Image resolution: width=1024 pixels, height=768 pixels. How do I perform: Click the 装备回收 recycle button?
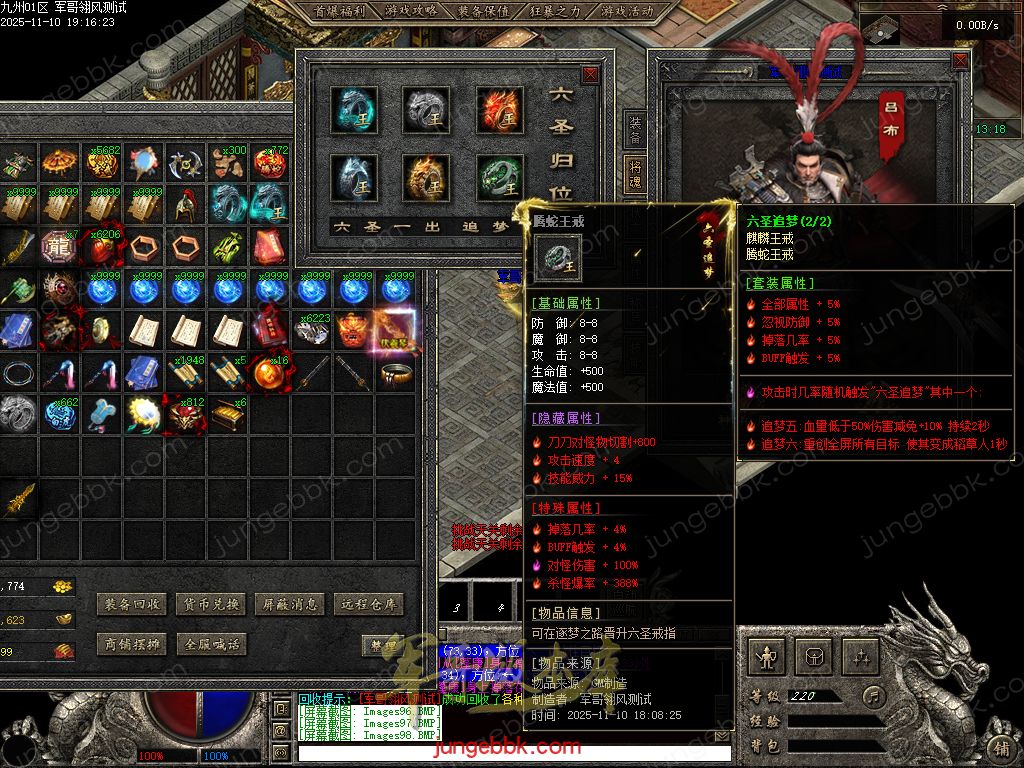(132, 605)
